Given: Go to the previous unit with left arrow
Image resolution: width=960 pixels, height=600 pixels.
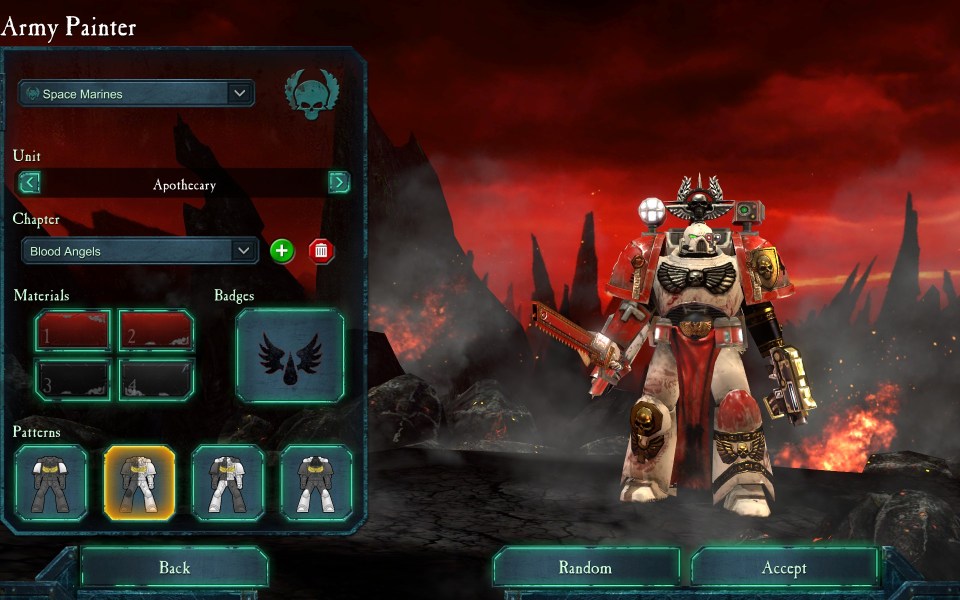Looking at the screenshot, I should click(x=30, y=182).
